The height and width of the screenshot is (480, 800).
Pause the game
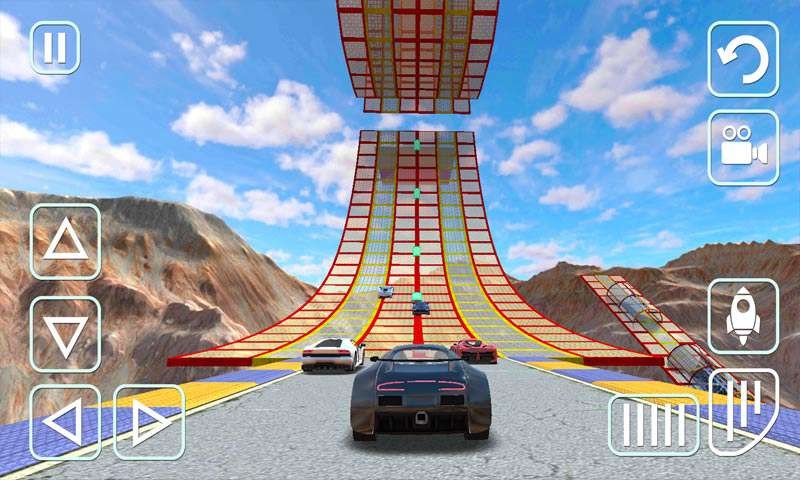pyautogui.click(x=55, y=48)
